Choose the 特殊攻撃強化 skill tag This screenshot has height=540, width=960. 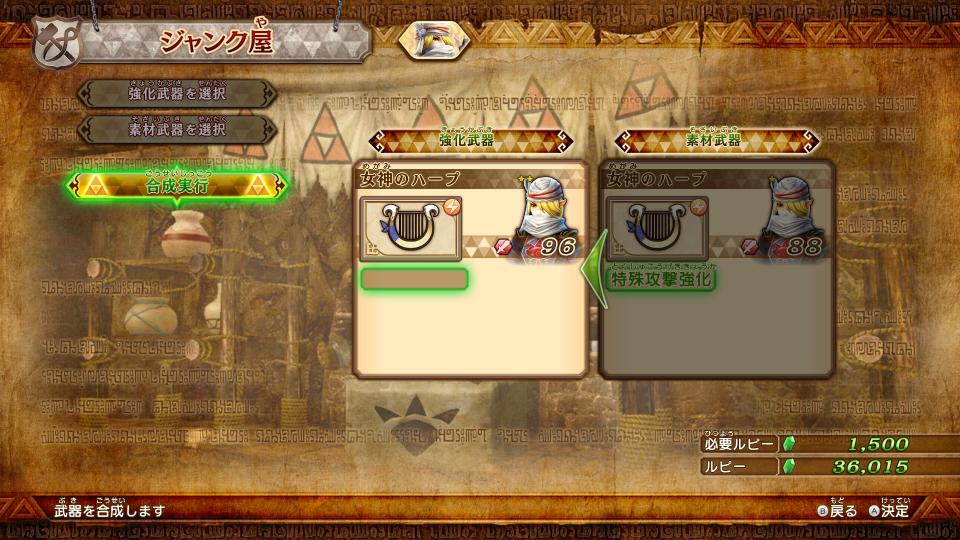pos(661,279)
